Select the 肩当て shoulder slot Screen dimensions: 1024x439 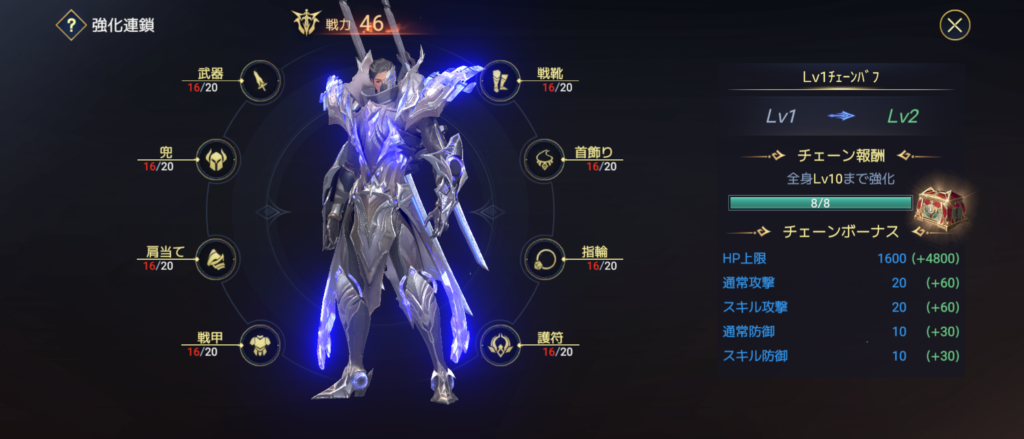click(215, 259)
